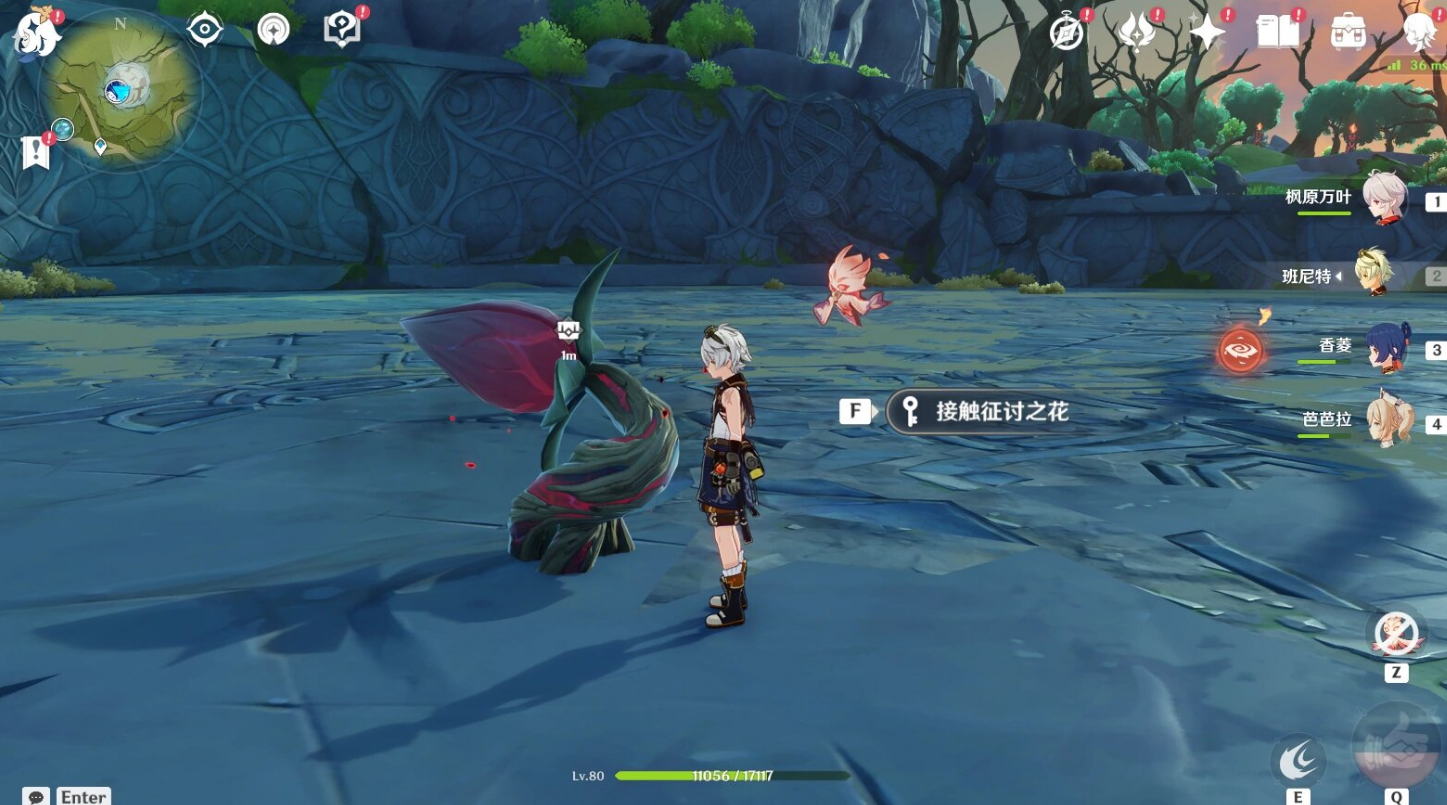Open the compass events icon

[x=1067, y=33]
